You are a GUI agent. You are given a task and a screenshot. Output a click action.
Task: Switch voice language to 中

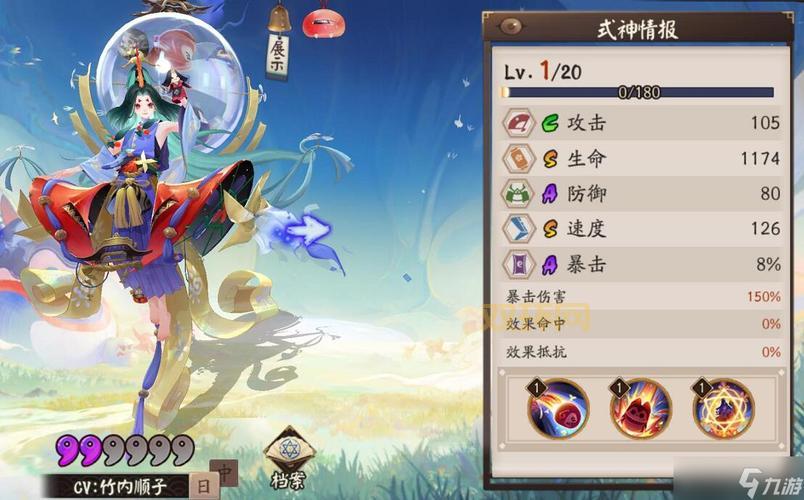click(225, 472)
